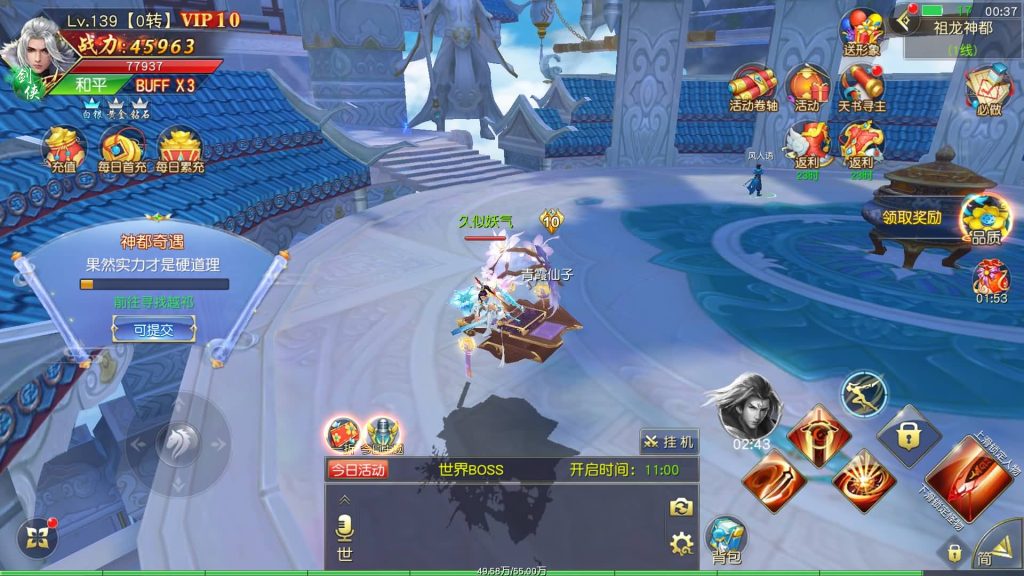Screen dimensions: 1024x576
Task: Open 今日活动 today's activities
Action: coord(357,470)
